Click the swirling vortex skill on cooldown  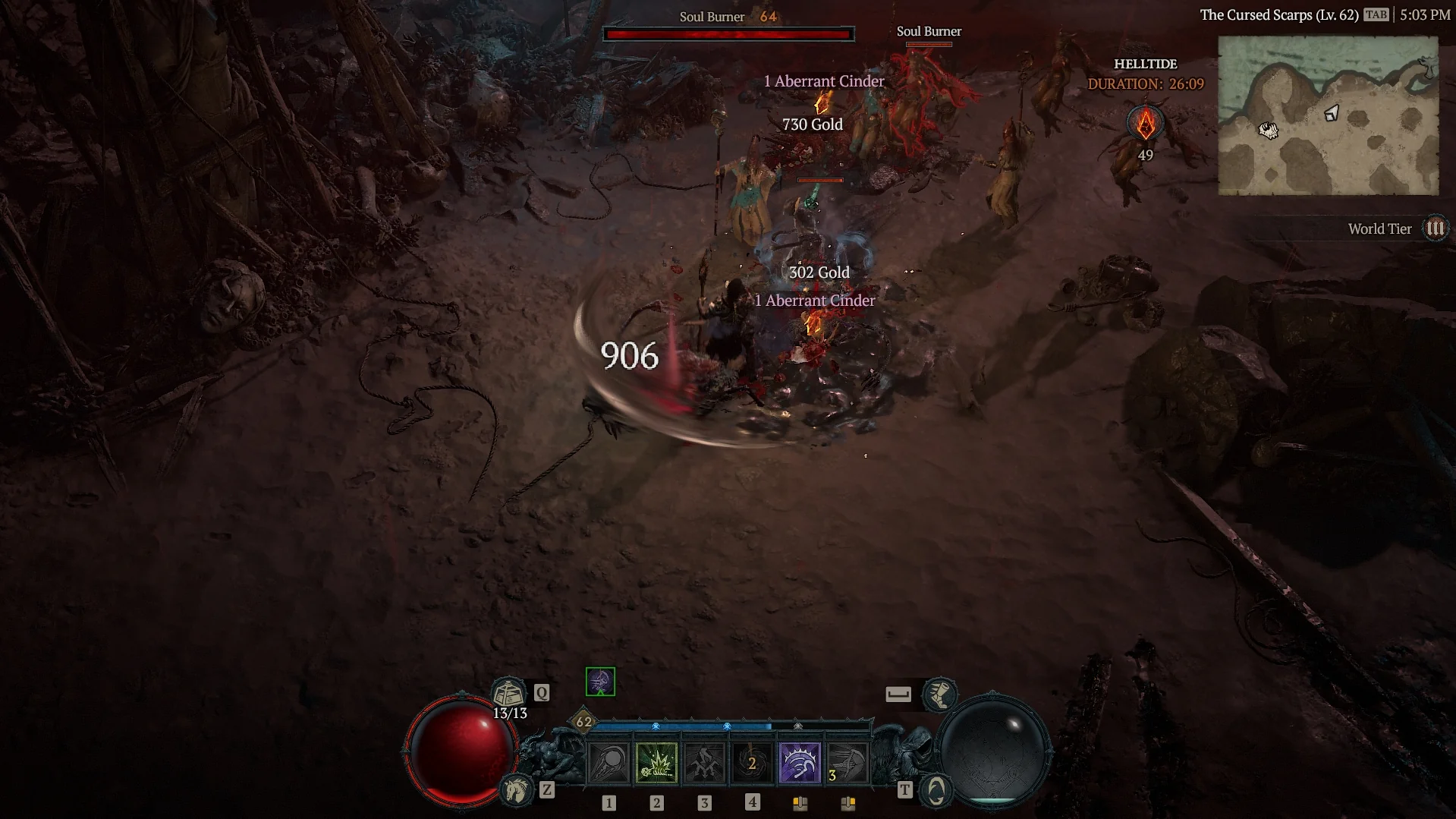pyautogui.click(x=752, y=762)
